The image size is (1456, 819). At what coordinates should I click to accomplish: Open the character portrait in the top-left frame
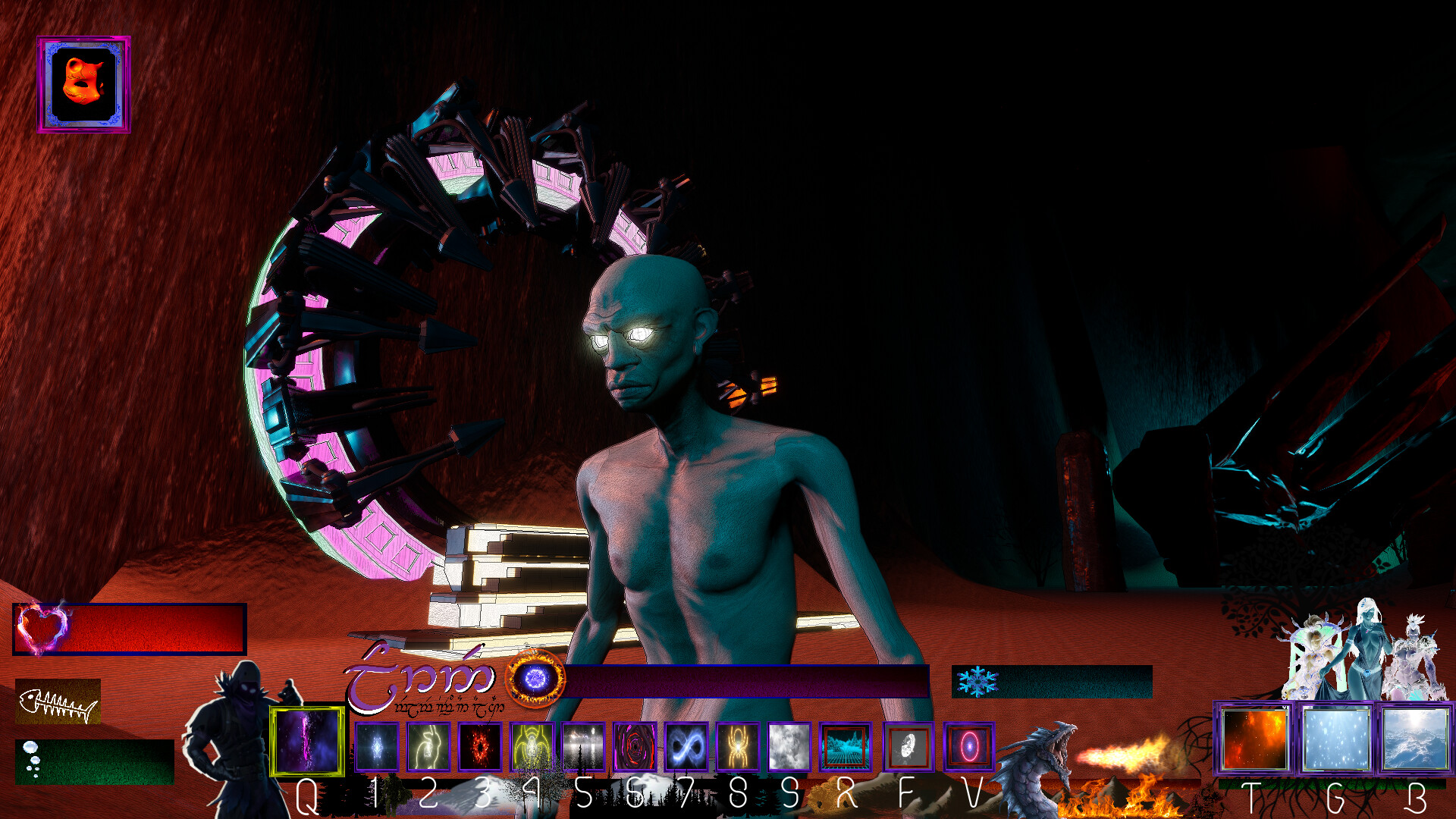(x=82, y=83)
